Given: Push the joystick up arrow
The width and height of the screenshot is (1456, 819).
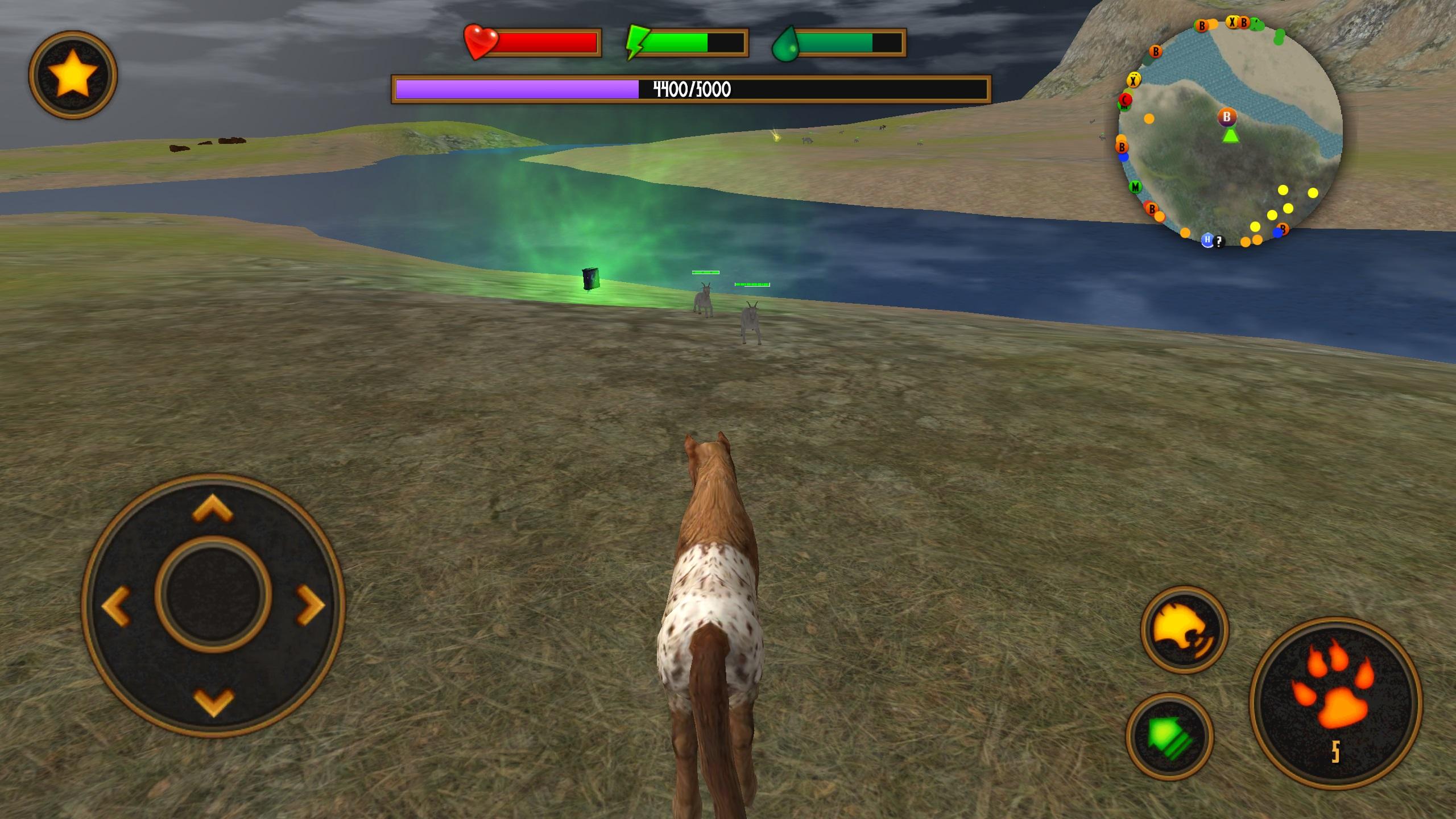Looking at the screenshot, I should pyautogui.click(x=213, y=508).
